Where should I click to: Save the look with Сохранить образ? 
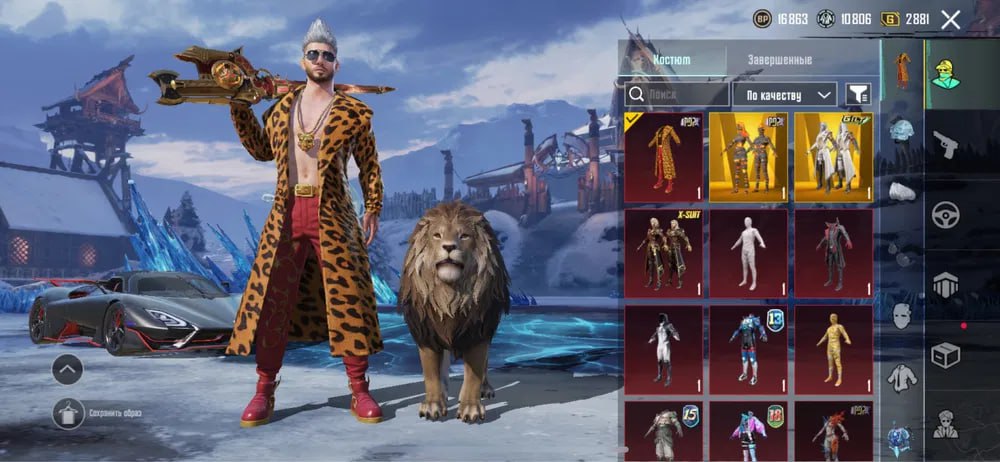click(68, 412)
